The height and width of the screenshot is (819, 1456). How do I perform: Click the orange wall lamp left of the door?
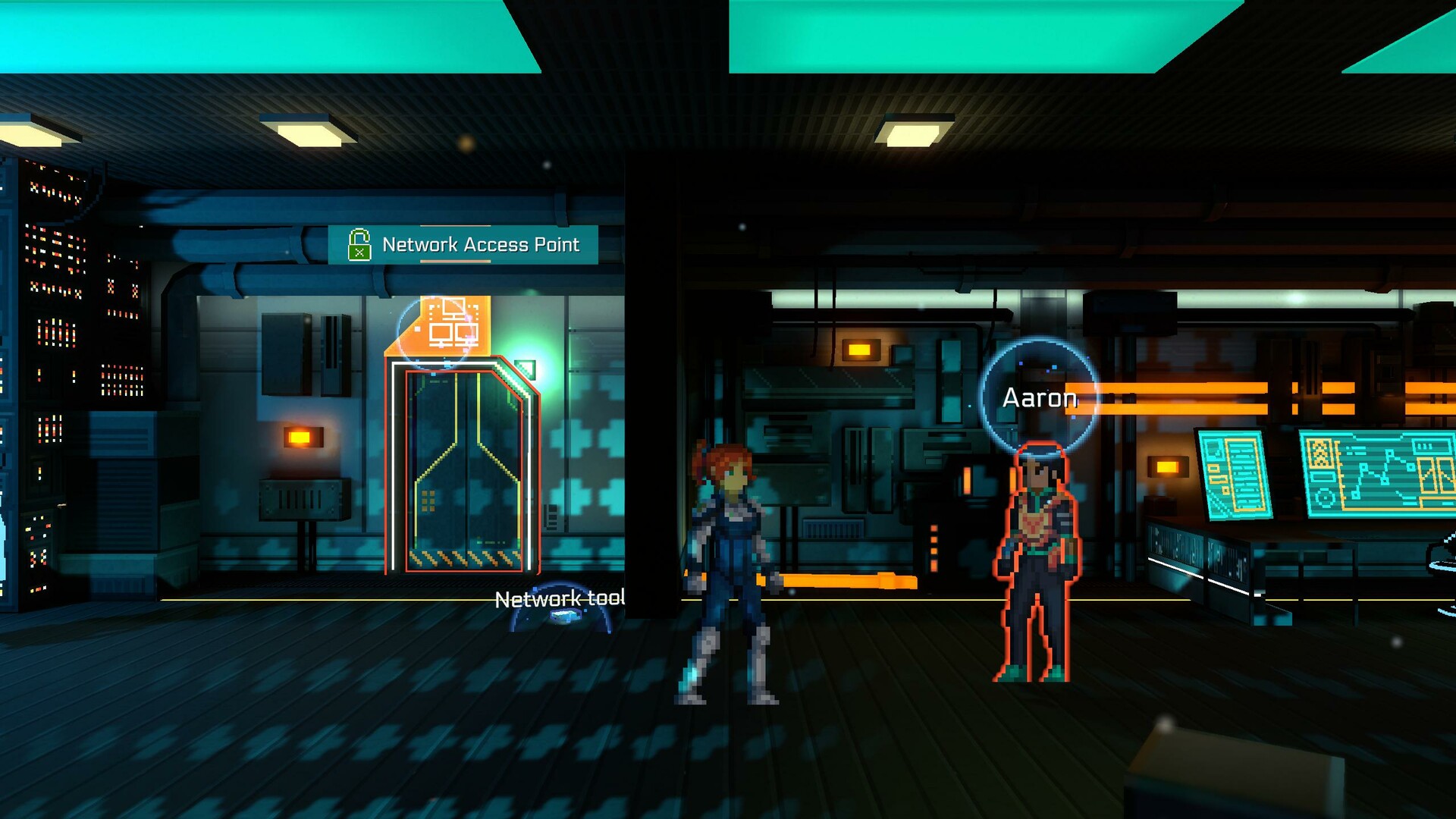tap(303, 435)
